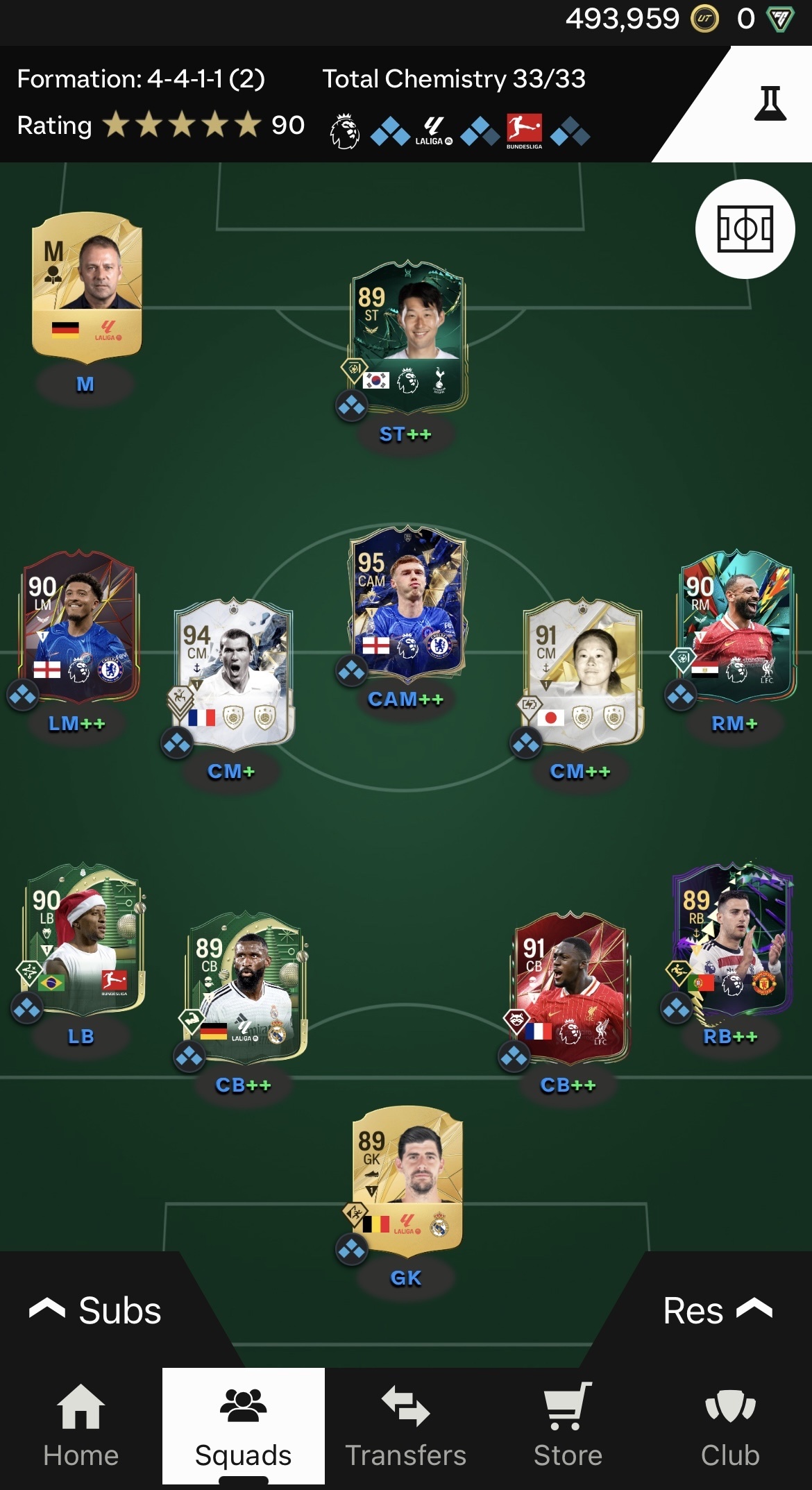Viewport: 812px width, 1490px height.
Task: Open the chemistry flask icon
Action: click(770, 104)
